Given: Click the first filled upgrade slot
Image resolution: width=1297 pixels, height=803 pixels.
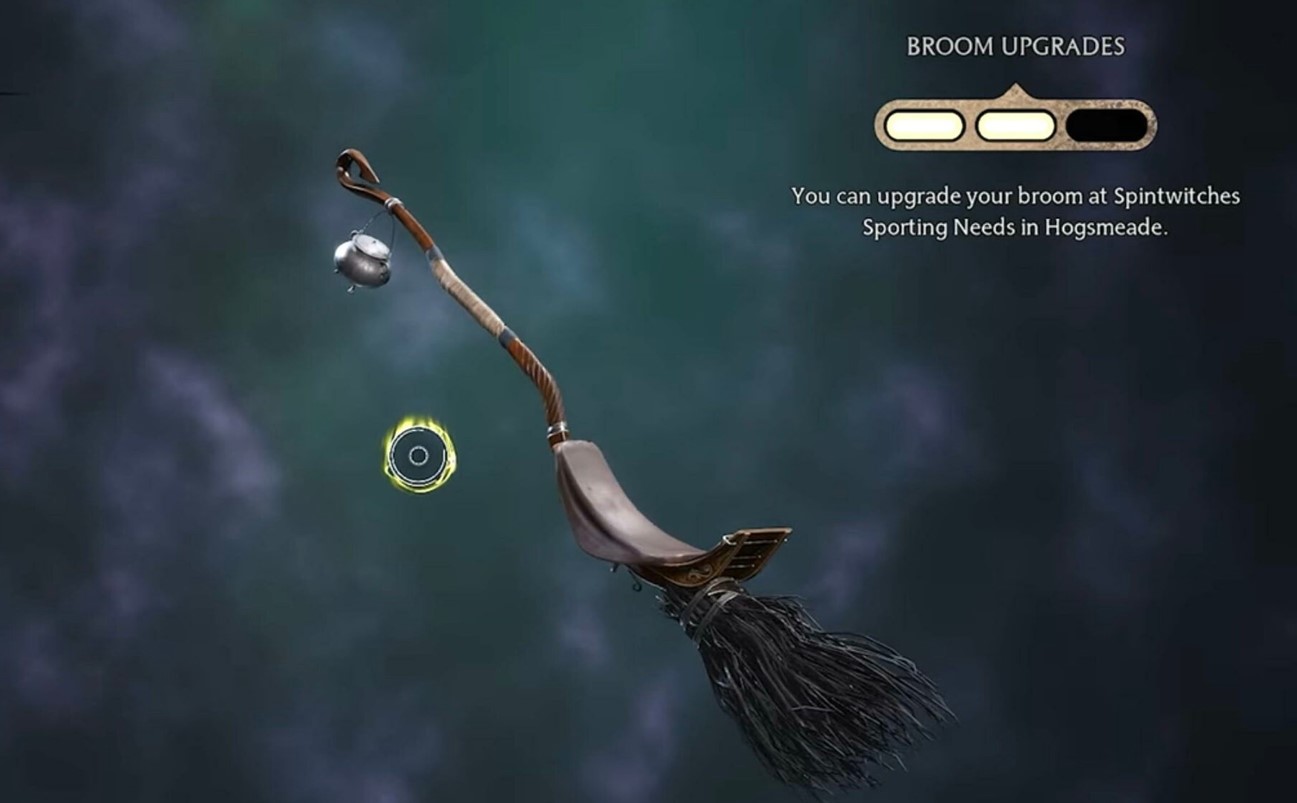Looking at the screenshot, I should [x=925, y=122].
